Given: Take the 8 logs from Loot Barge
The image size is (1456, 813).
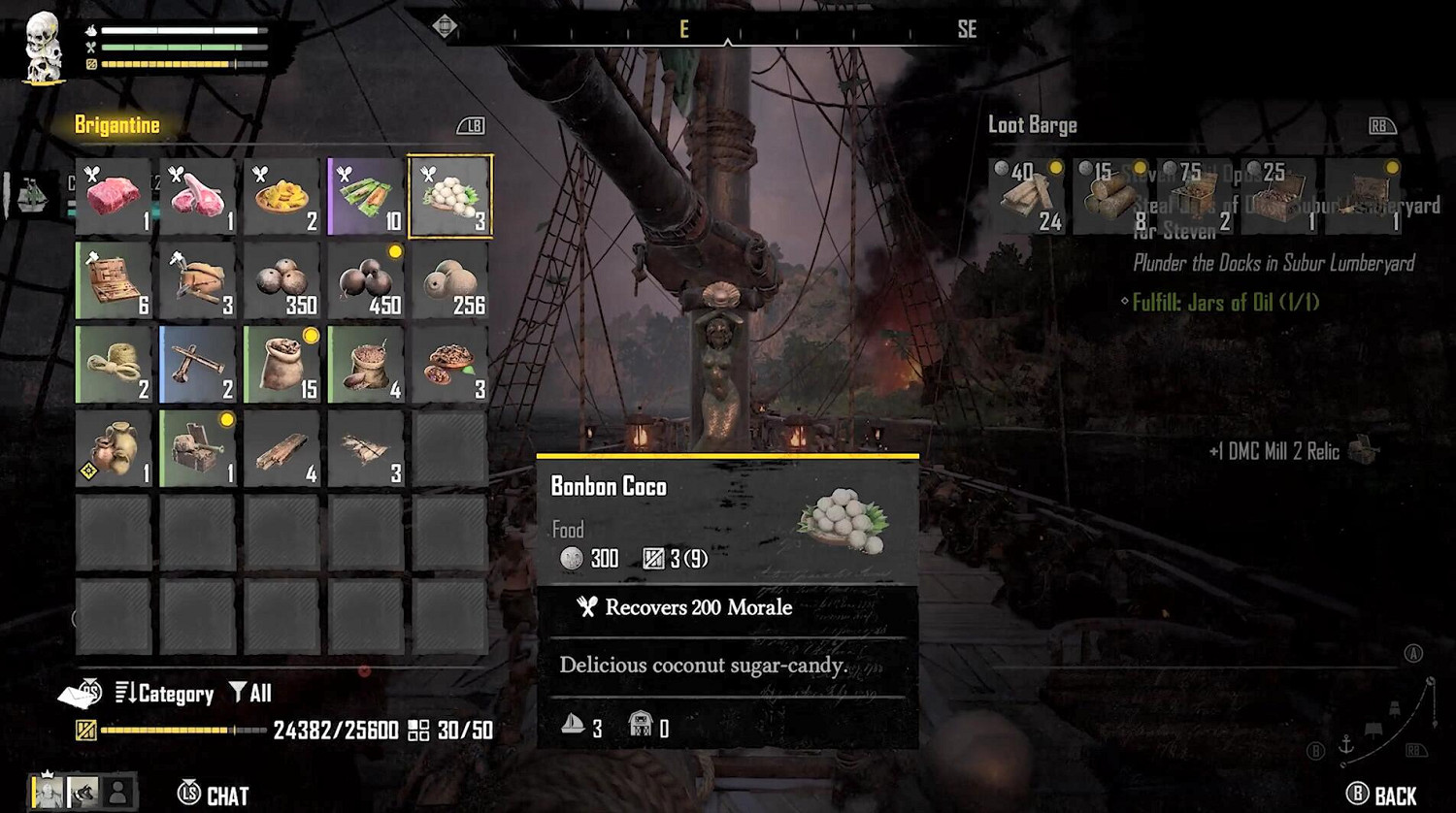Looking at the screenshot, I should point(1112,197).
